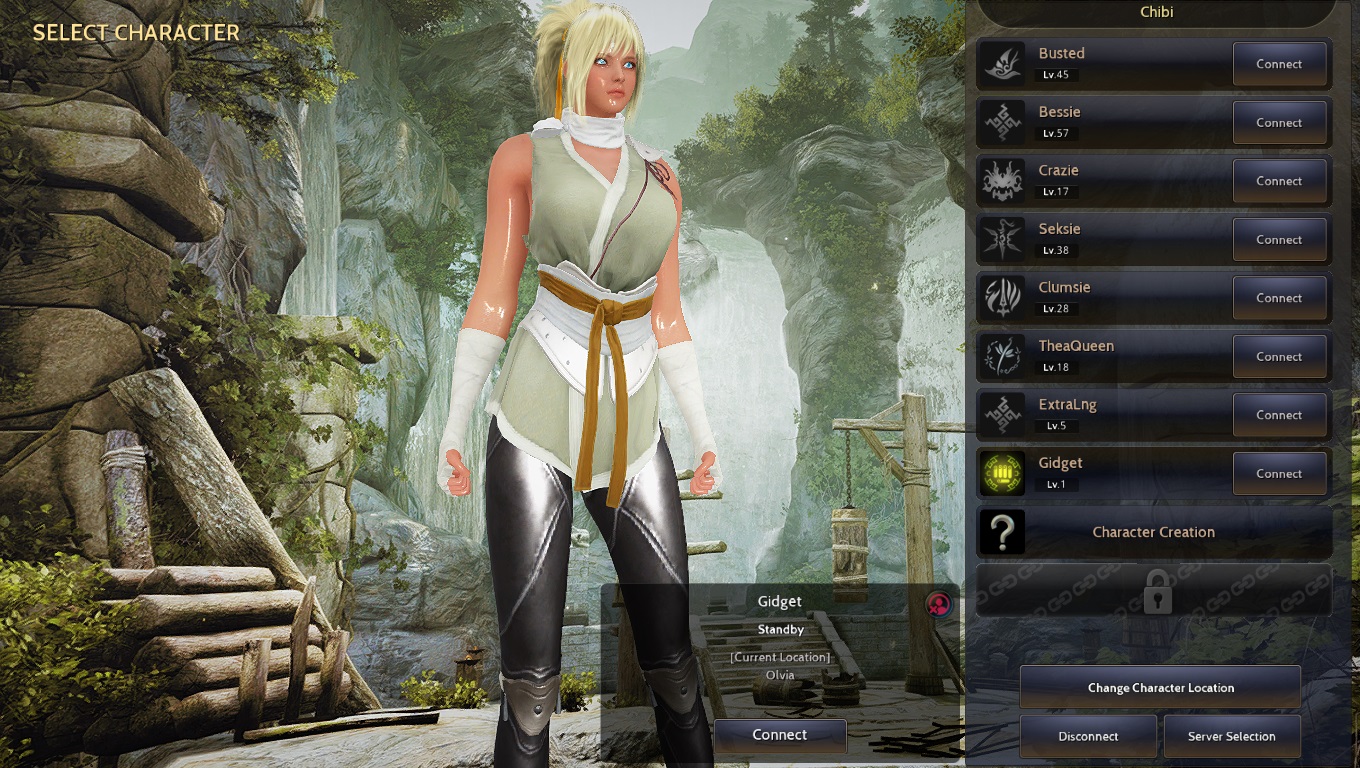This screenshot has height=768, width=1360.
Task: Click the red delete character icon
Action: (x=938, y=603)
